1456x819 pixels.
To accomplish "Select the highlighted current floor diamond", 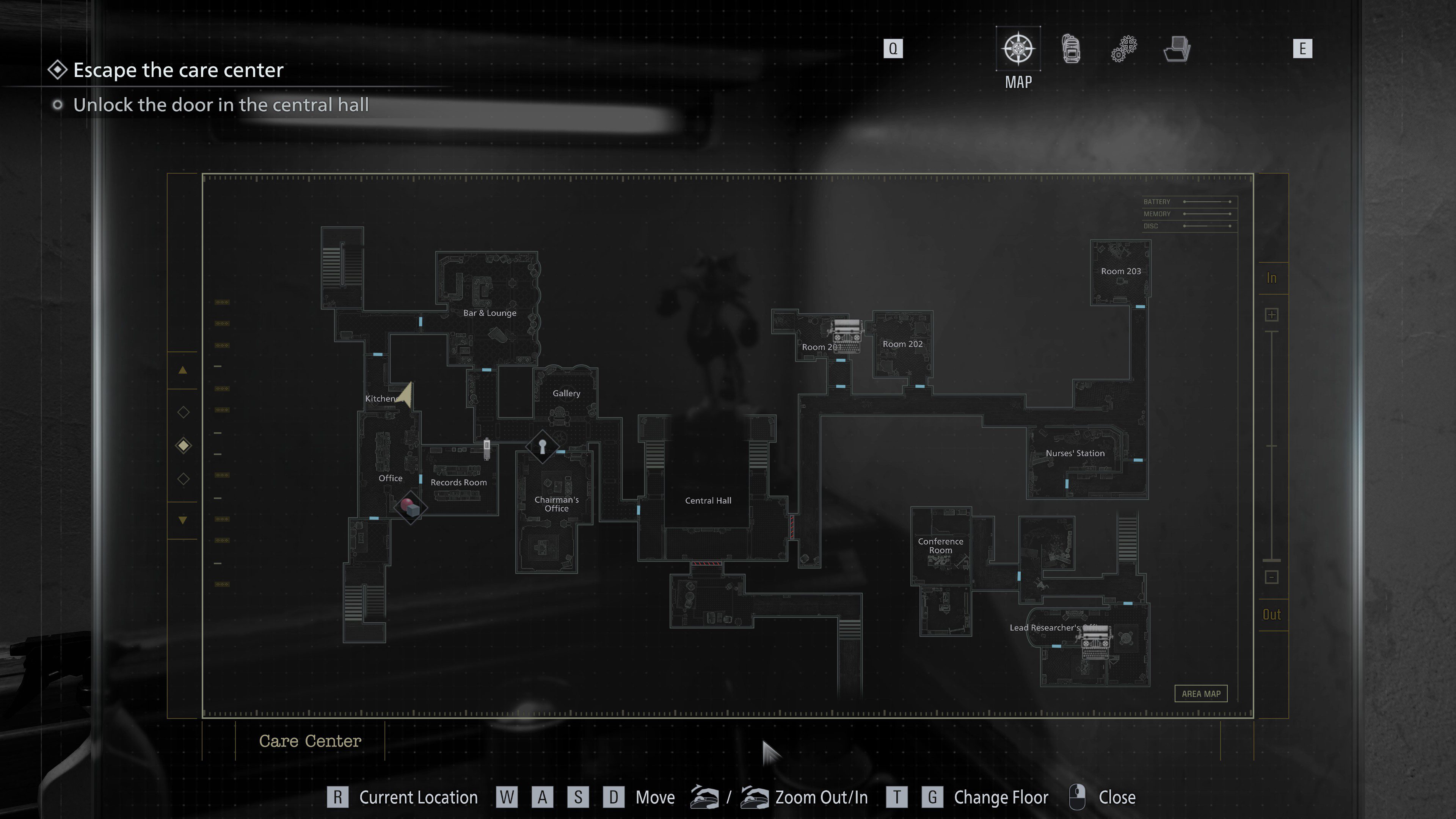I will [x=183, y=446].
